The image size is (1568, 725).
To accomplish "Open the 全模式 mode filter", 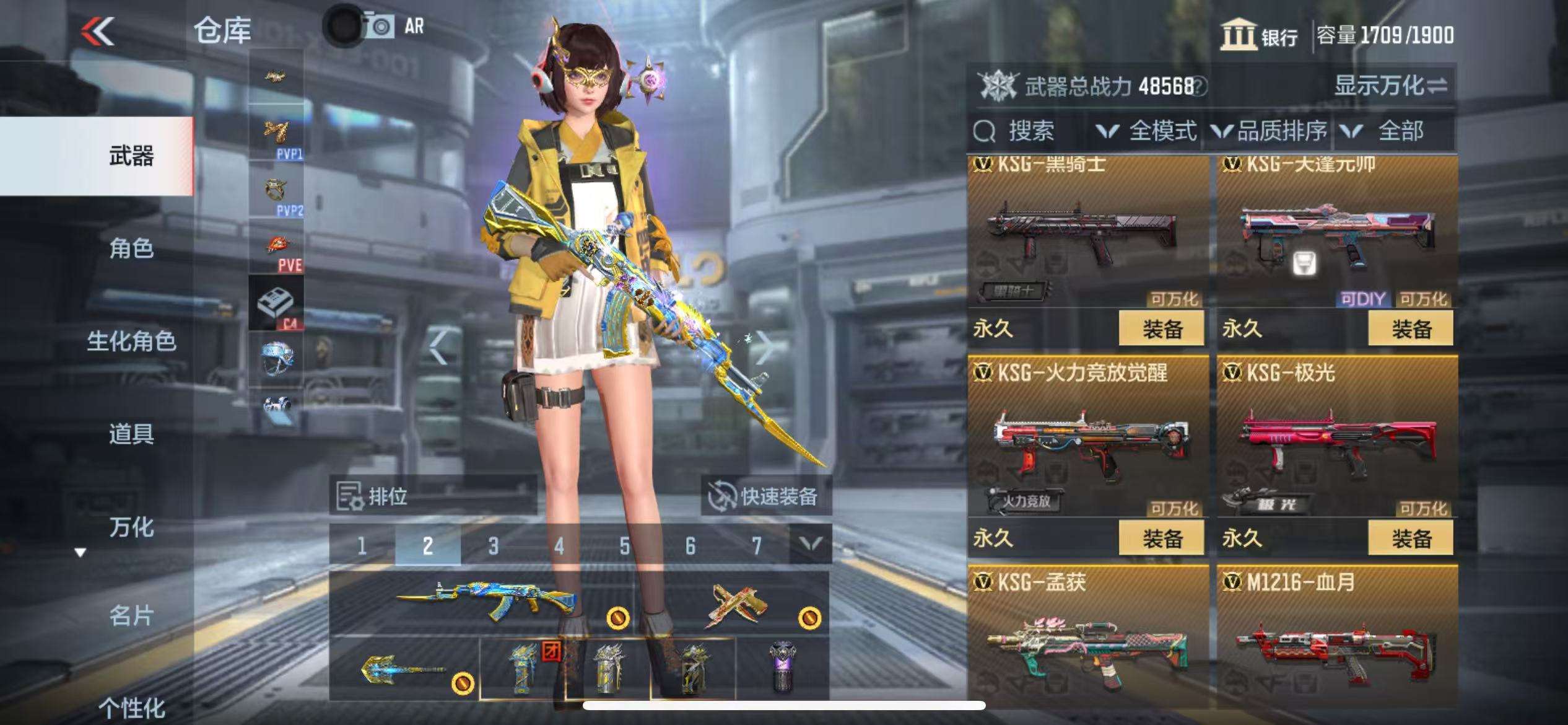I will coord(1147,131).
